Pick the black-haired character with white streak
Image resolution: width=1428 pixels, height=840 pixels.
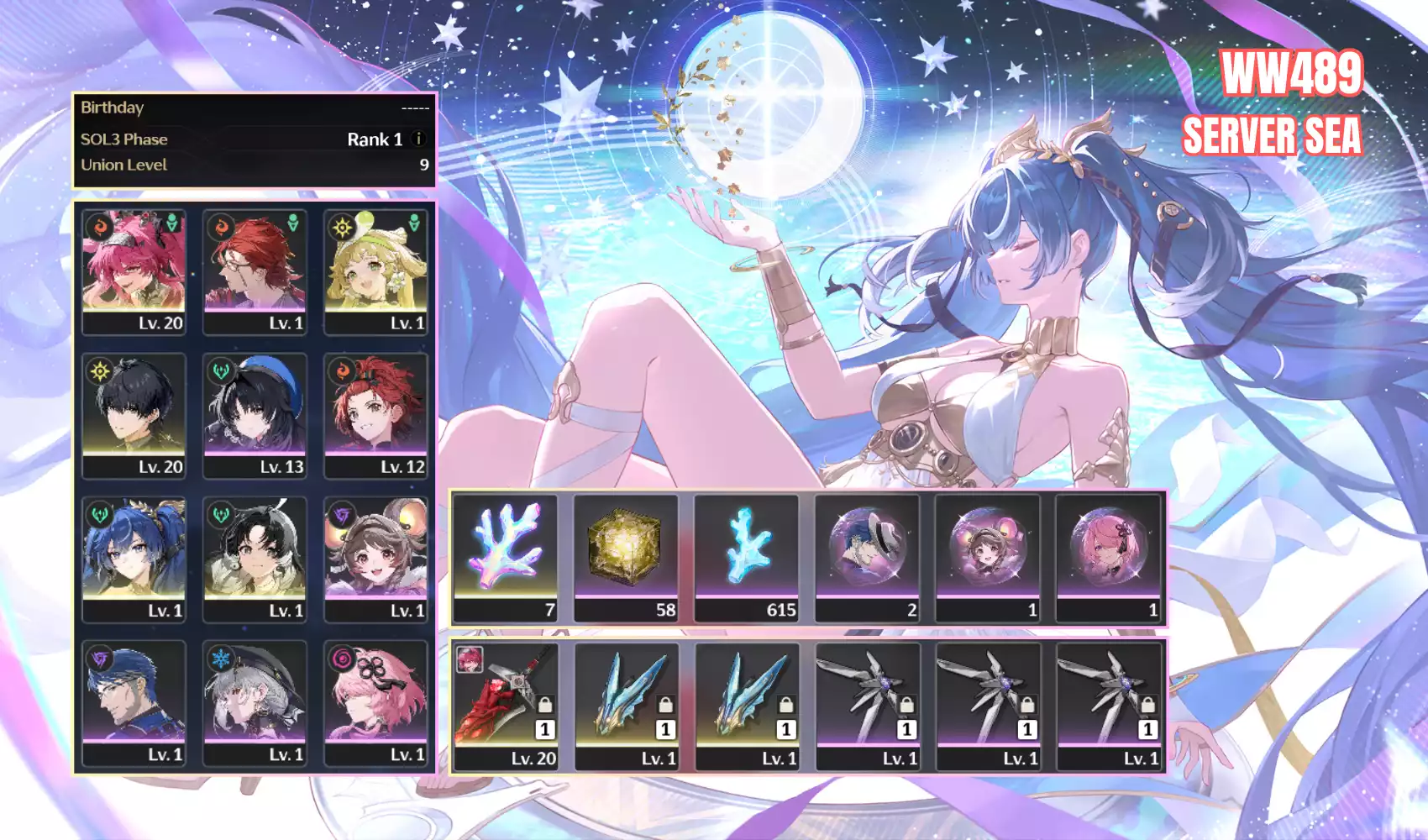[255, 559]
